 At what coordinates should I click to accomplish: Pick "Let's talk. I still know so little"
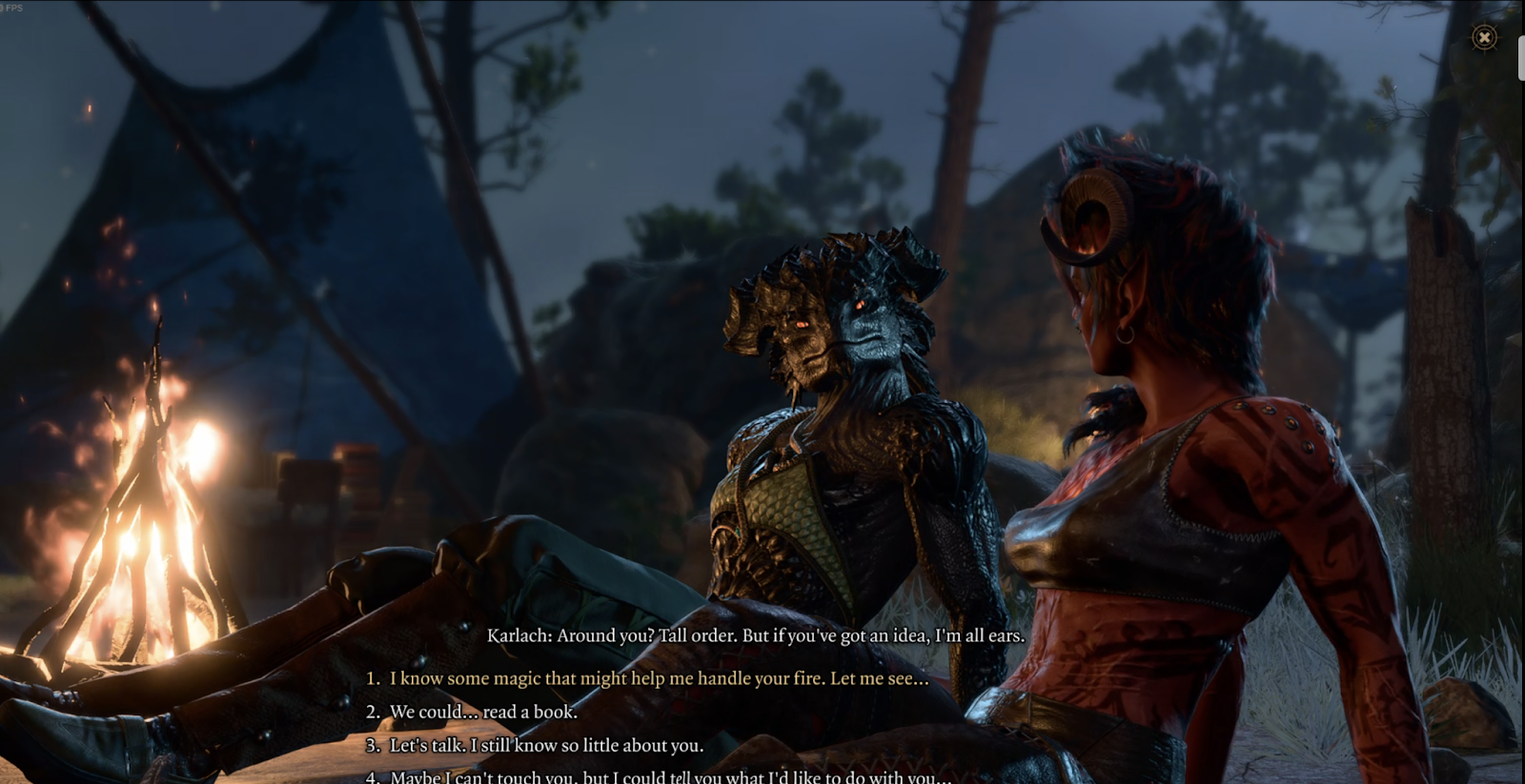[x=545, y=745]
